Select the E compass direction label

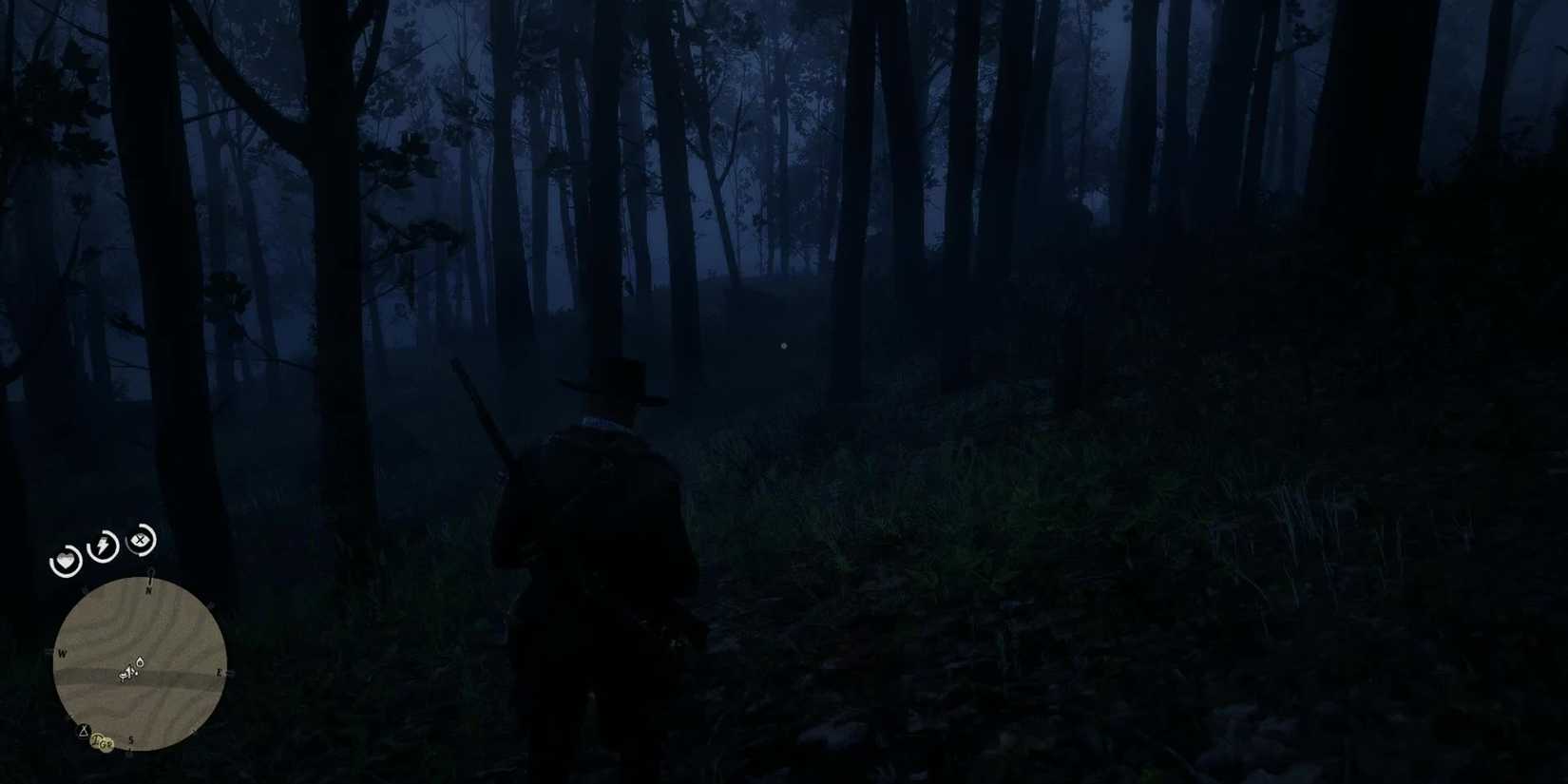219,673
